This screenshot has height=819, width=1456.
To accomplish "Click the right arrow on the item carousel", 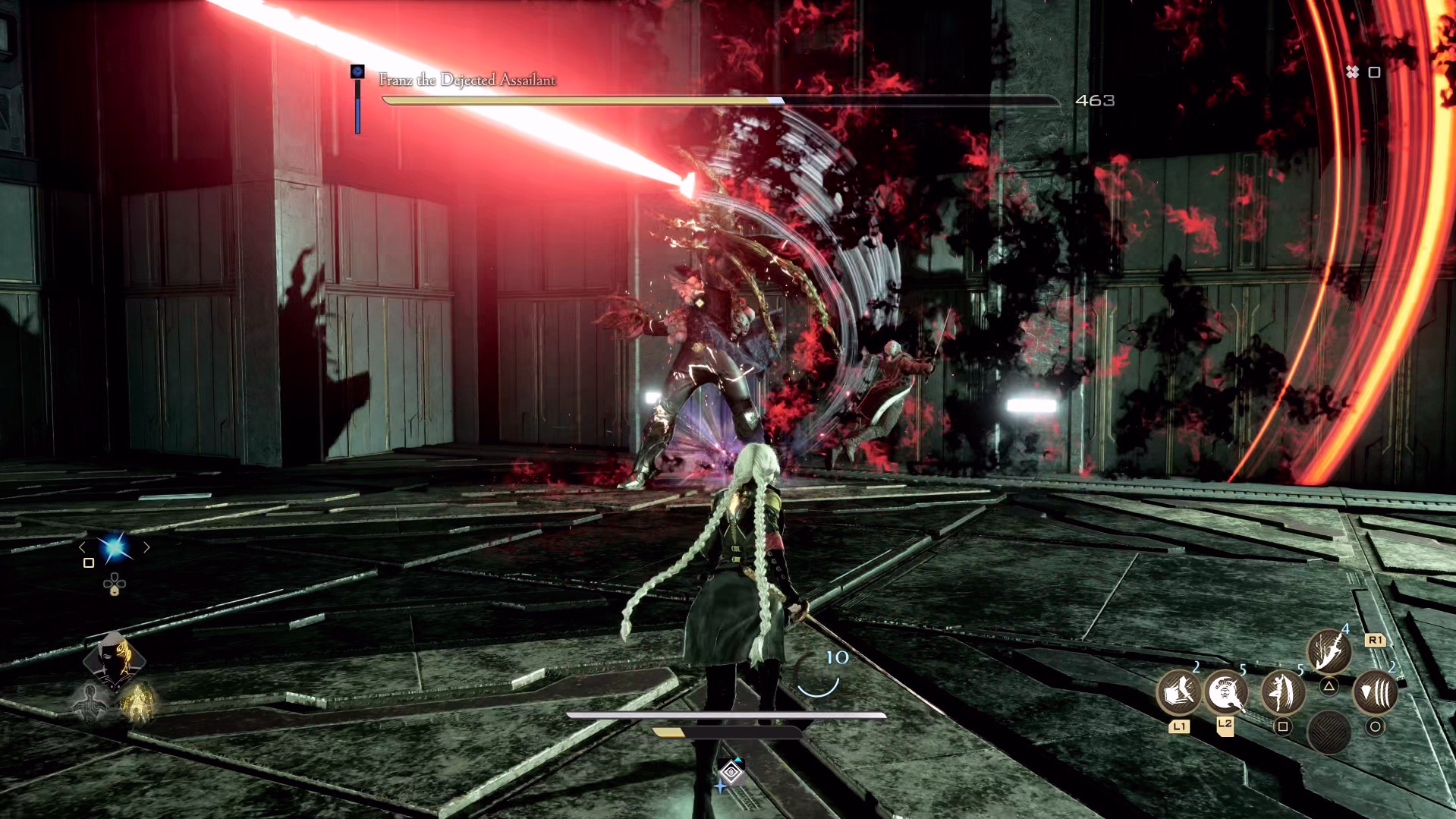I will pos(146,547).
